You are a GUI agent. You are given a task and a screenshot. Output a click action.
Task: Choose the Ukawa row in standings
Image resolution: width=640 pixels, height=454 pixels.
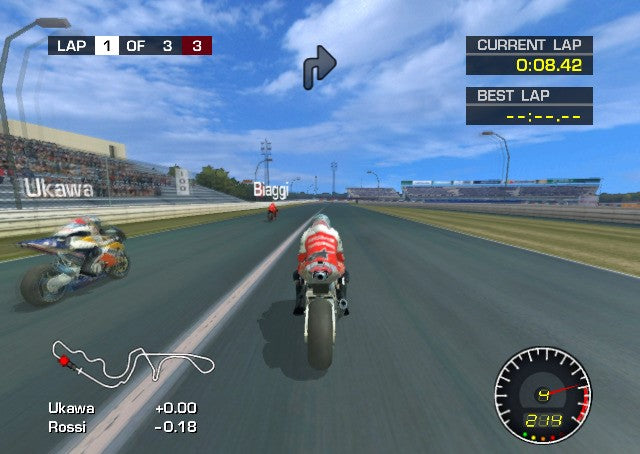pos(122,408)
